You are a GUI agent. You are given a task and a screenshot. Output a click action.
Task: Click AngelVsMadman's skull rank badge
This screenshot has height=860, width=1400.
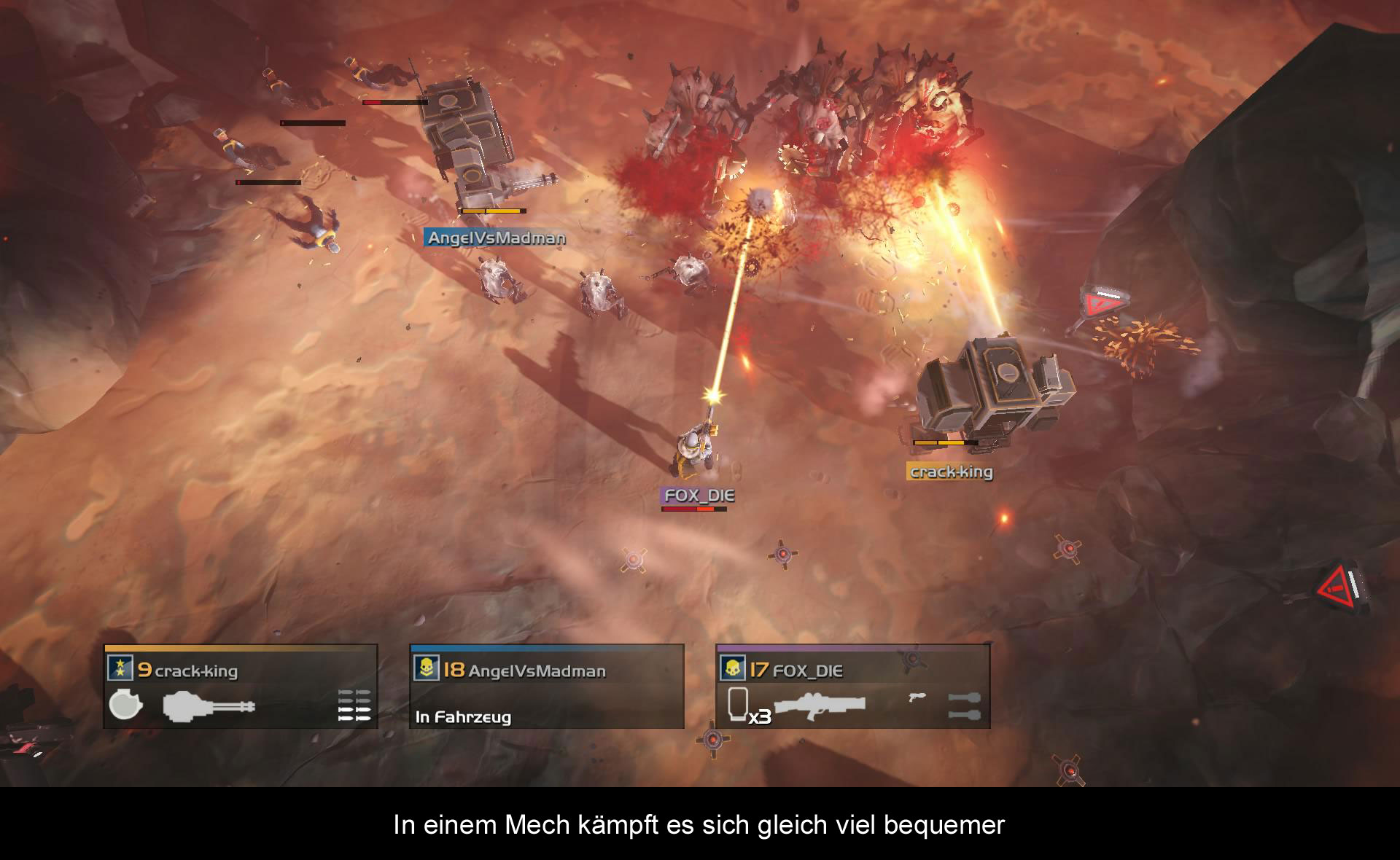point(427,668)
